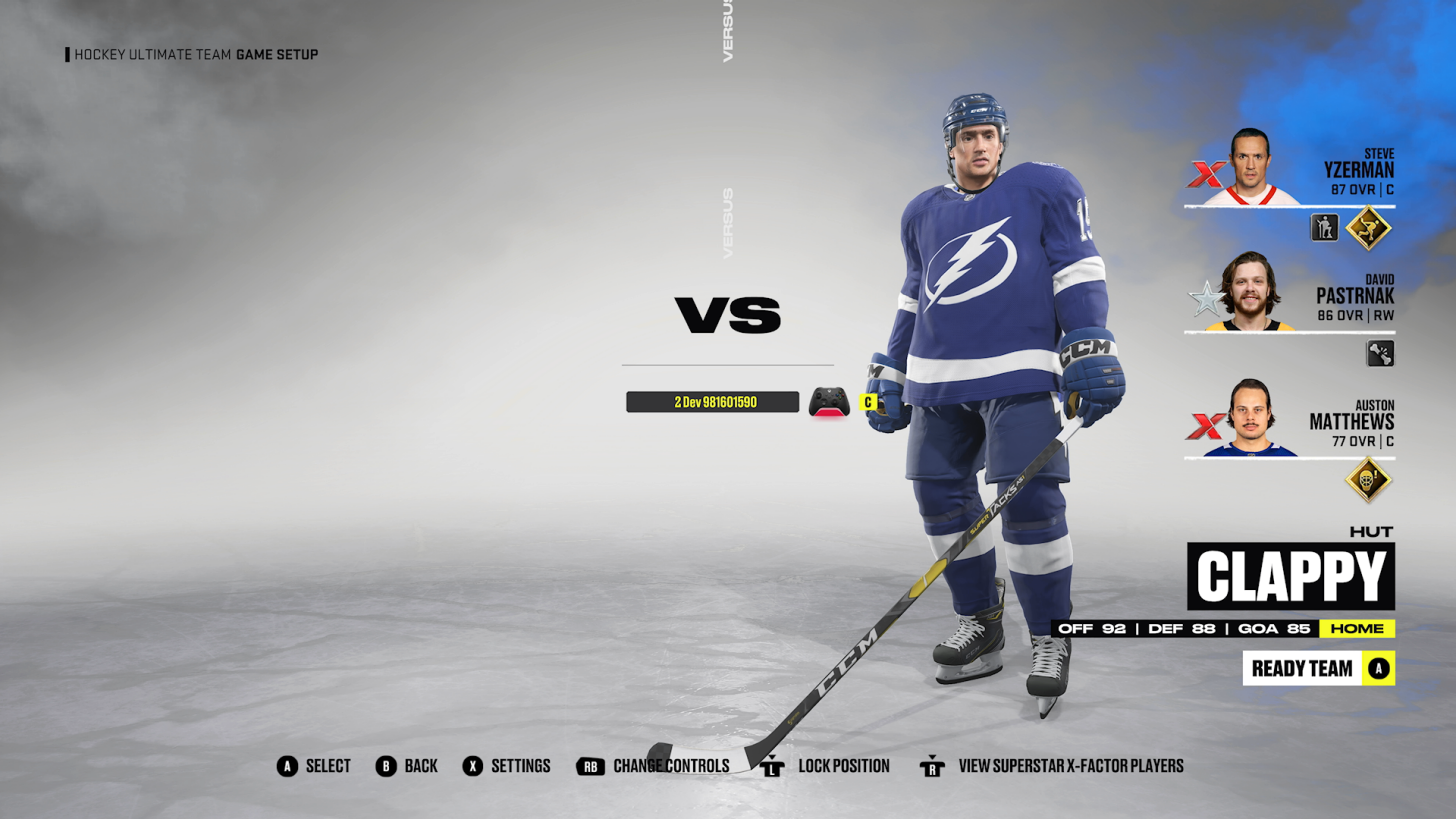Viewport: 1456px width, 819px height.
Task: Click the B button prompt for Back
Action: coord(386,766)
